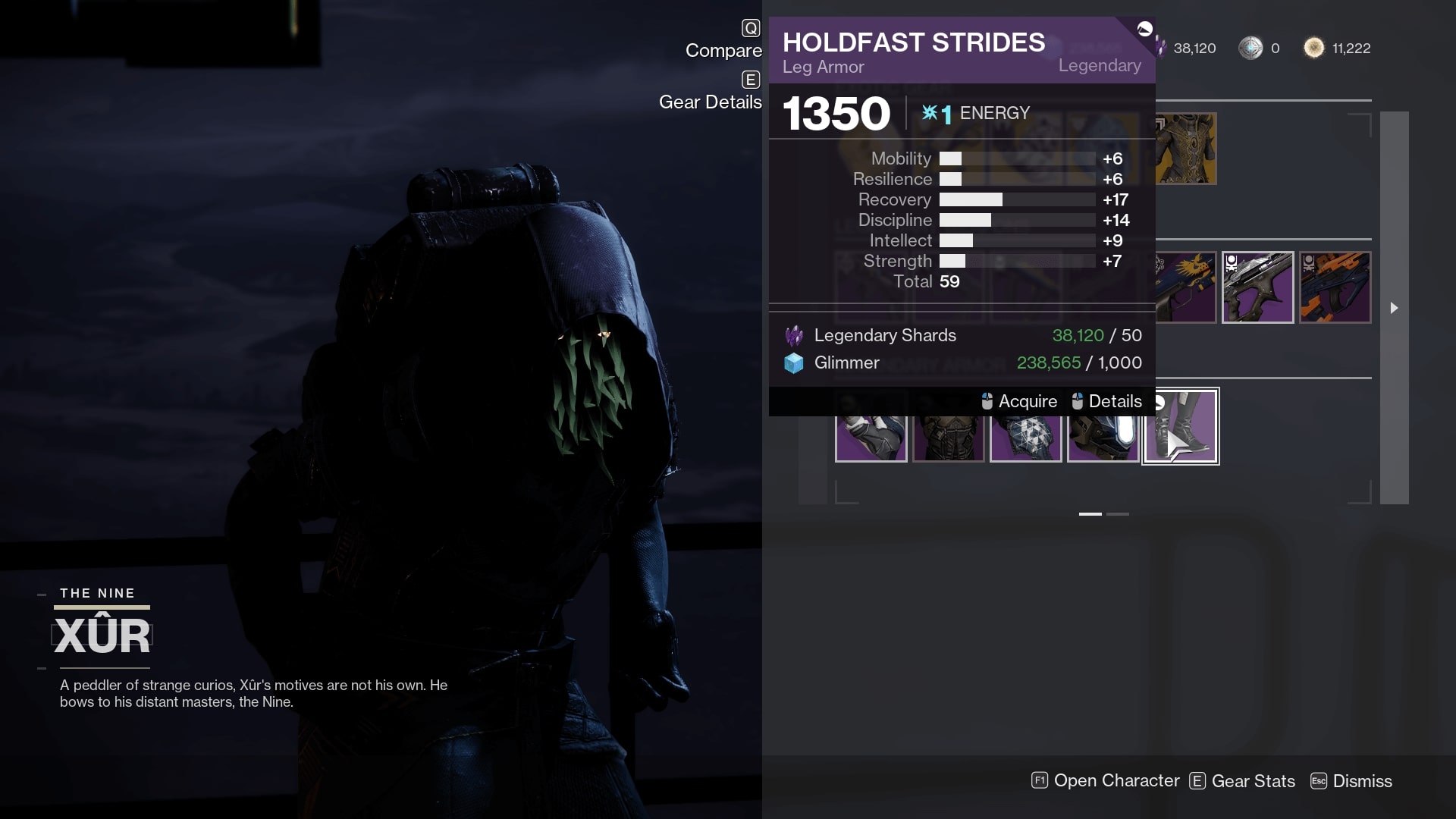Select the energy icon next to 1350
The width and height of the screenshot is (1456, 819).
(932, 113)
